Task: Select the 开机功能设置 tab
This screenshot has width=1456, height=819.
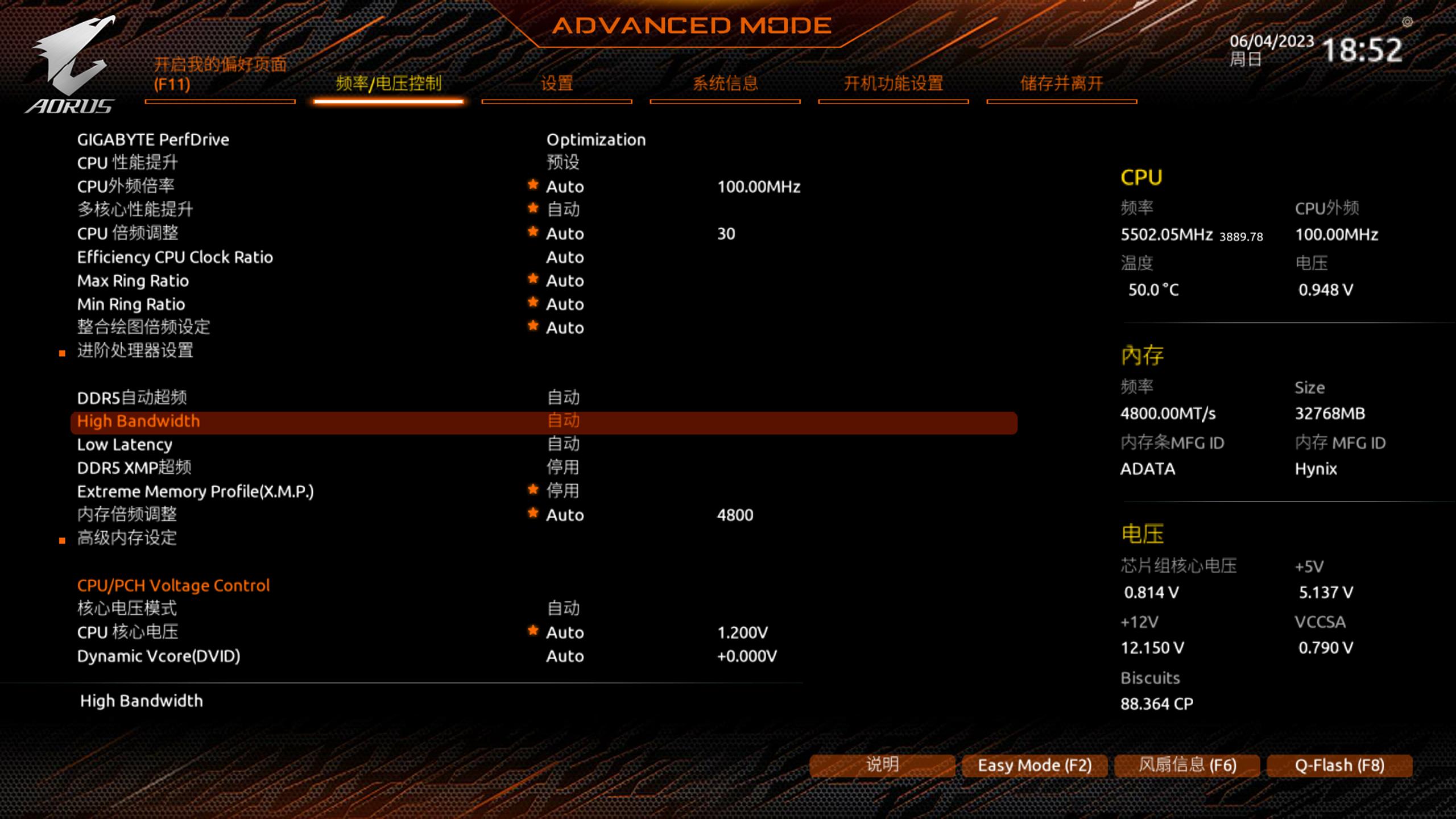Action: pyautogui.click(x=893, y=84)
